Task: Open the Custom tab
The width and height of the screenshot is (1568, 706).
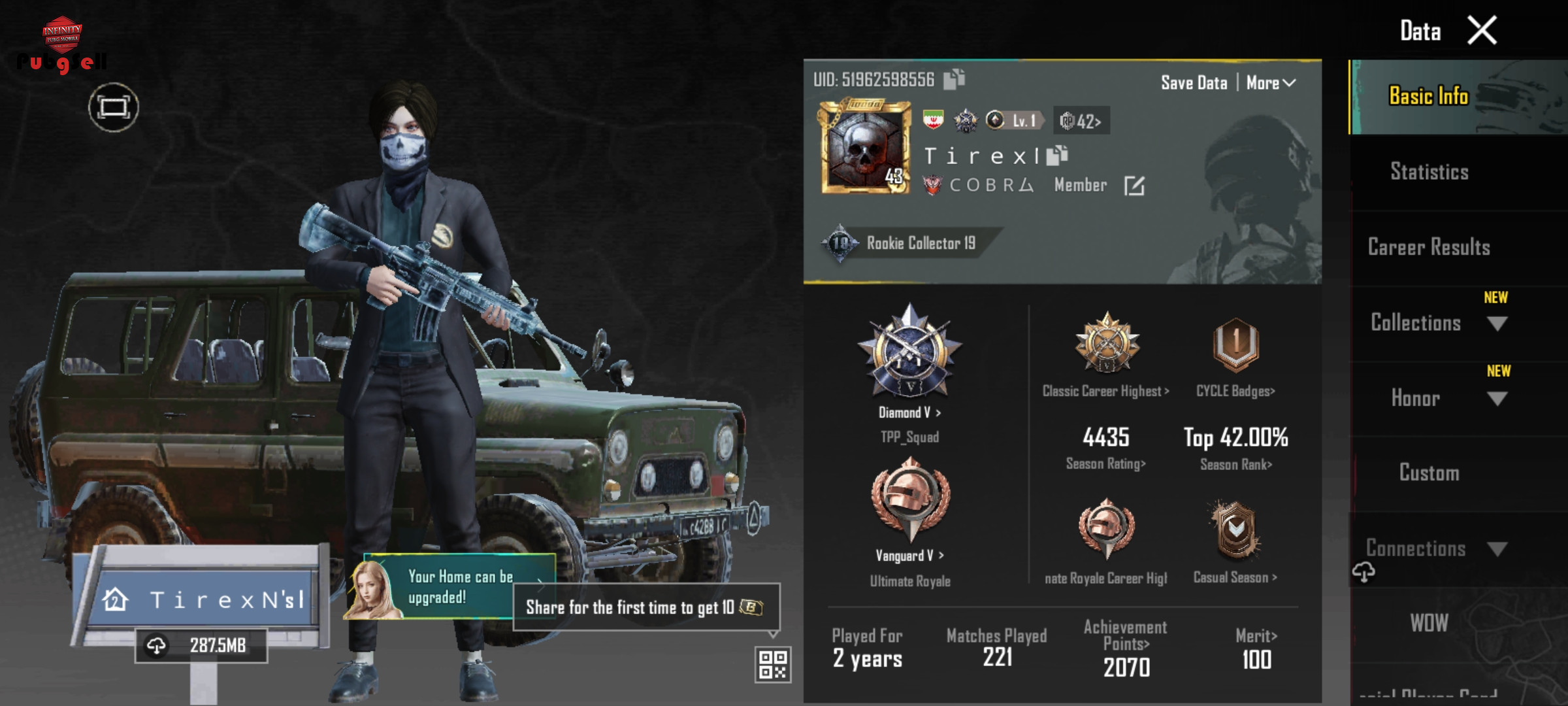Action: [1429, 473]
